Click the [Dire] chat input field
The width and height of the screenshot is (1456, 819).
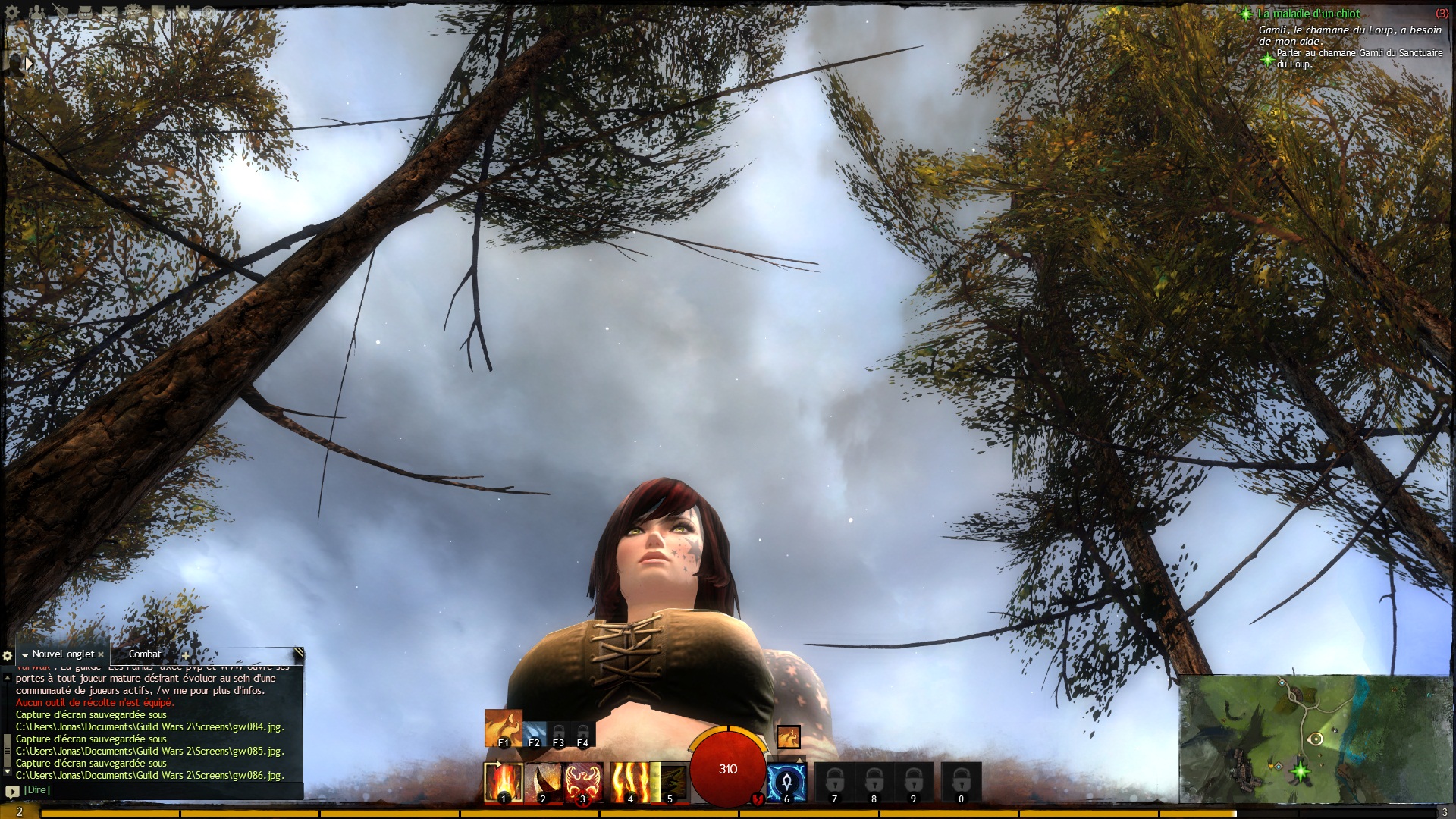pyautogui.click(x=152, y=790)
